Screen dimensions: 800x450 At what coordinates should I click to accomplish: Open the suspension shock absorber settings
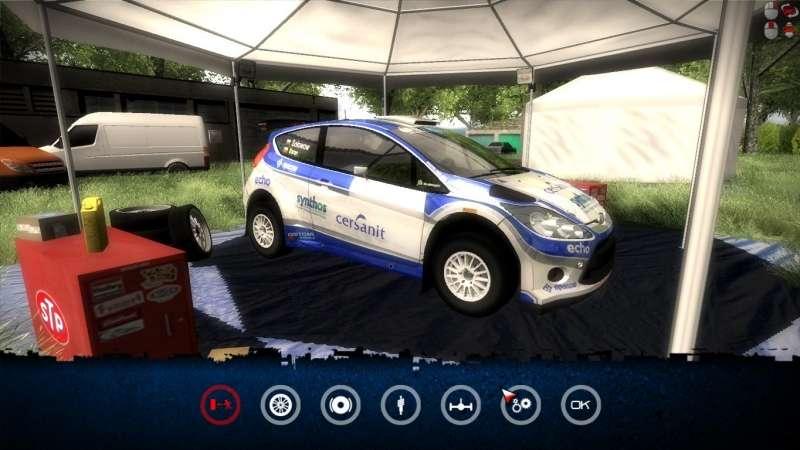coord(401,405)
